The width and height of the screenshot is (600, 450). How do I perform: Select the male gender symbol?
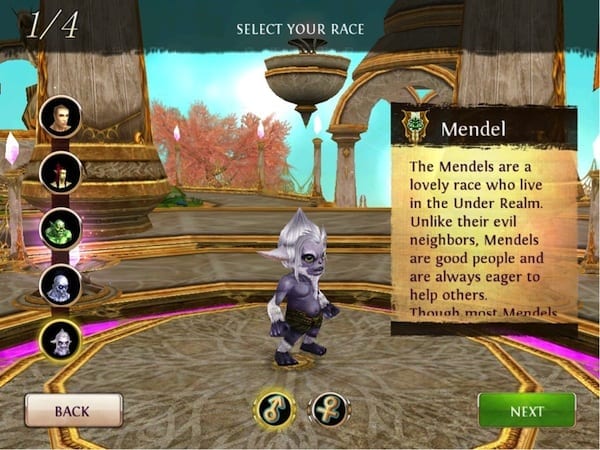coord(273,408)
